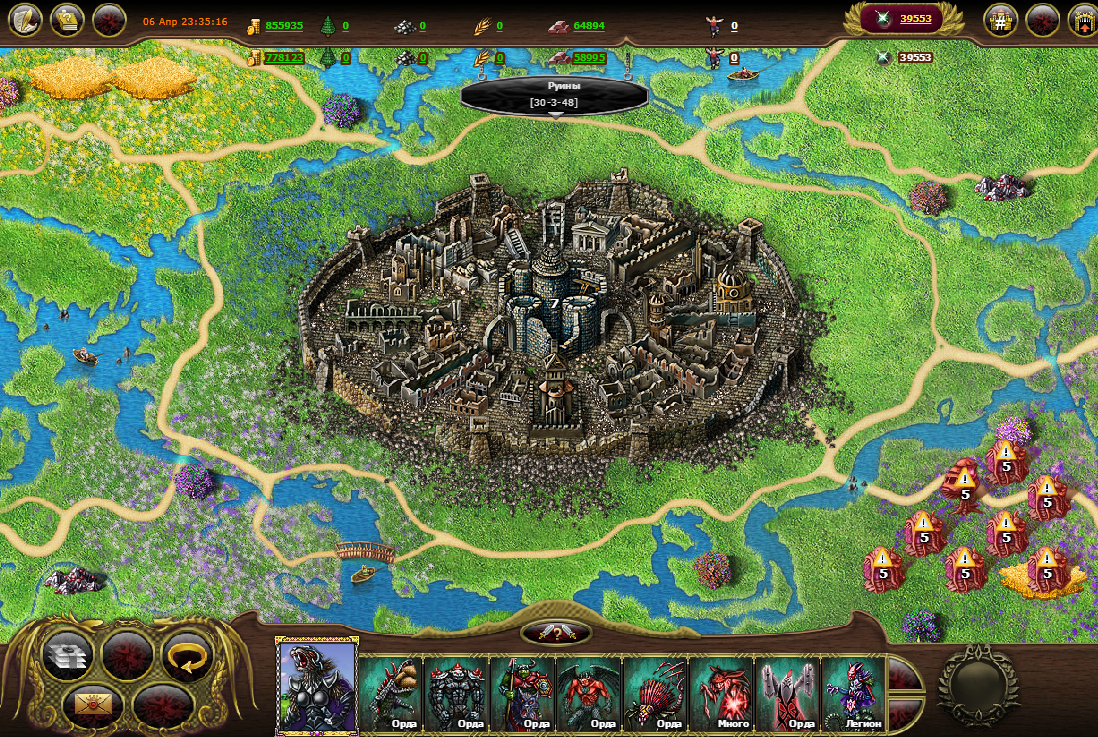
Task: Click the gold amount 855935
Action: [x=284, y=26]
